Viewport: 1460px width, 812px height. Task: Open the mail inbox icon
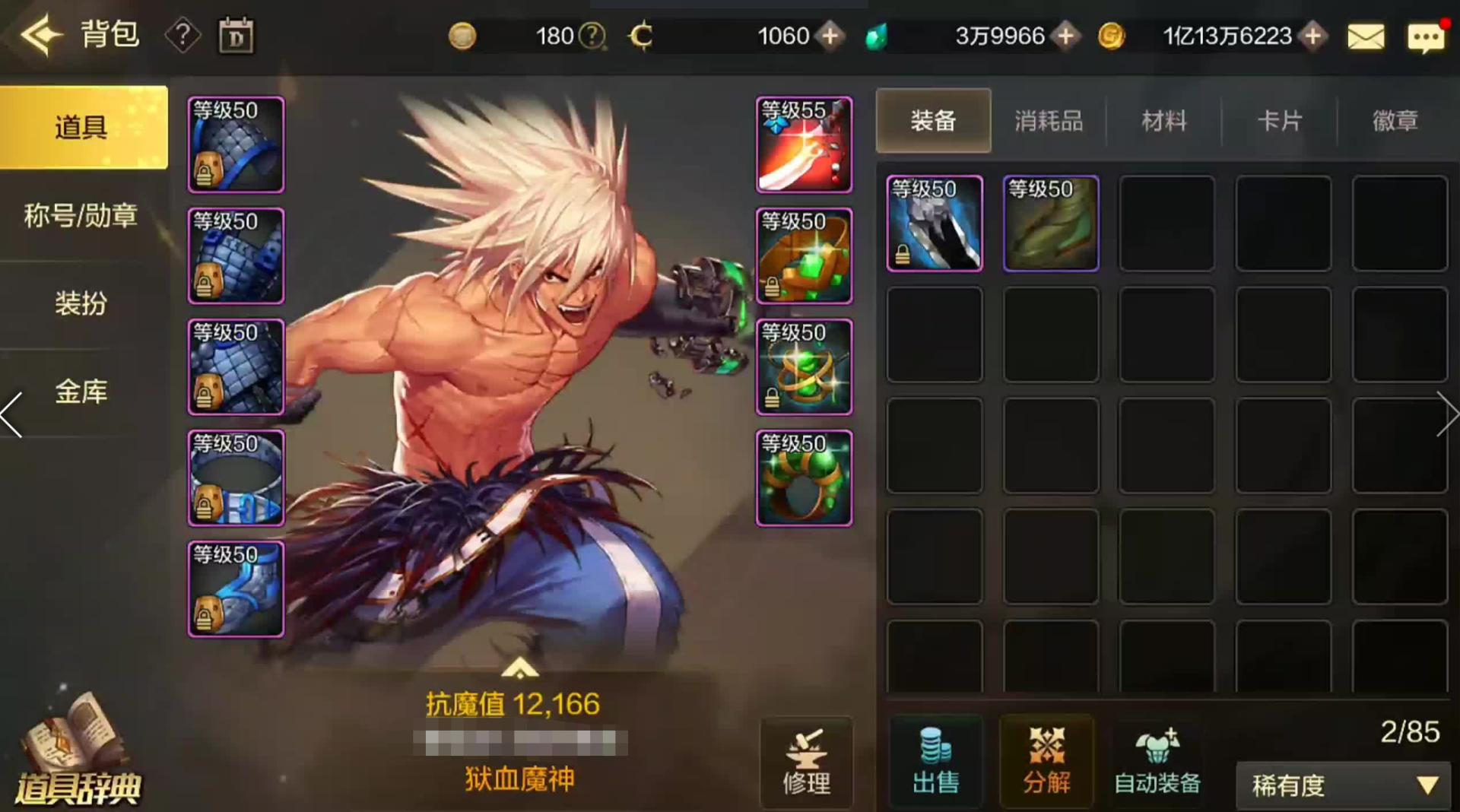tap(1366, 35)
